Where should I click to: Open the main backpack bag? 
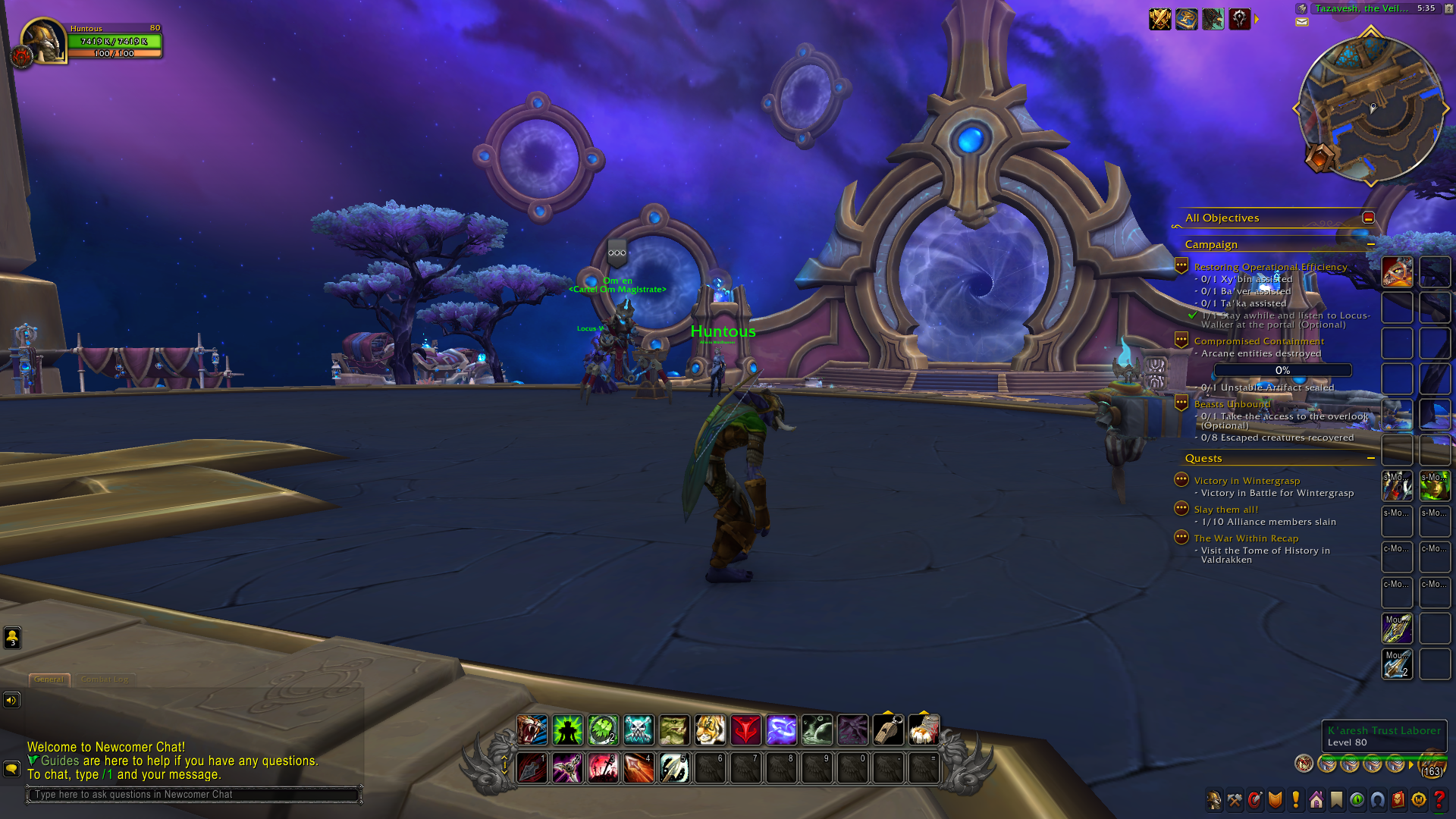pos(1432,764)
